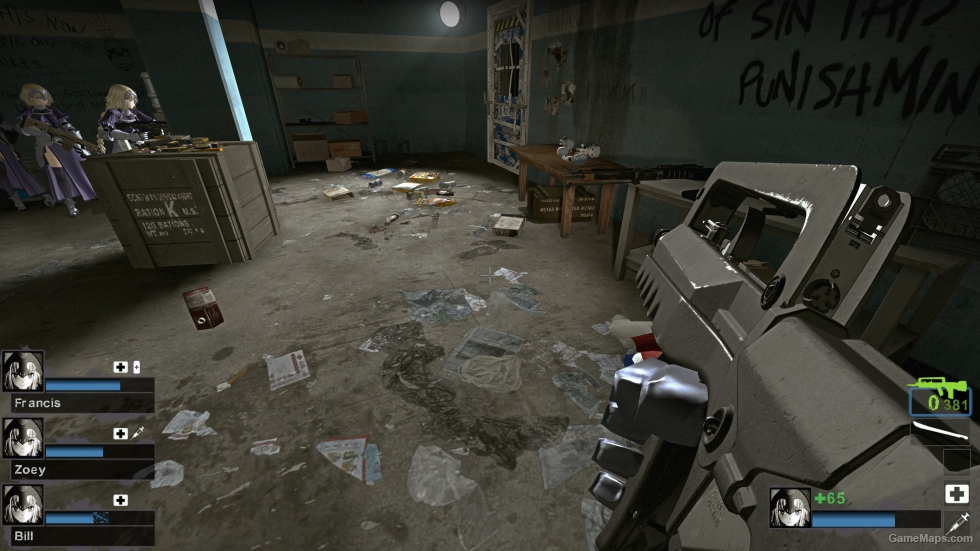
Task: Click Francis's first aid kit icon
Action: (121, 366)
